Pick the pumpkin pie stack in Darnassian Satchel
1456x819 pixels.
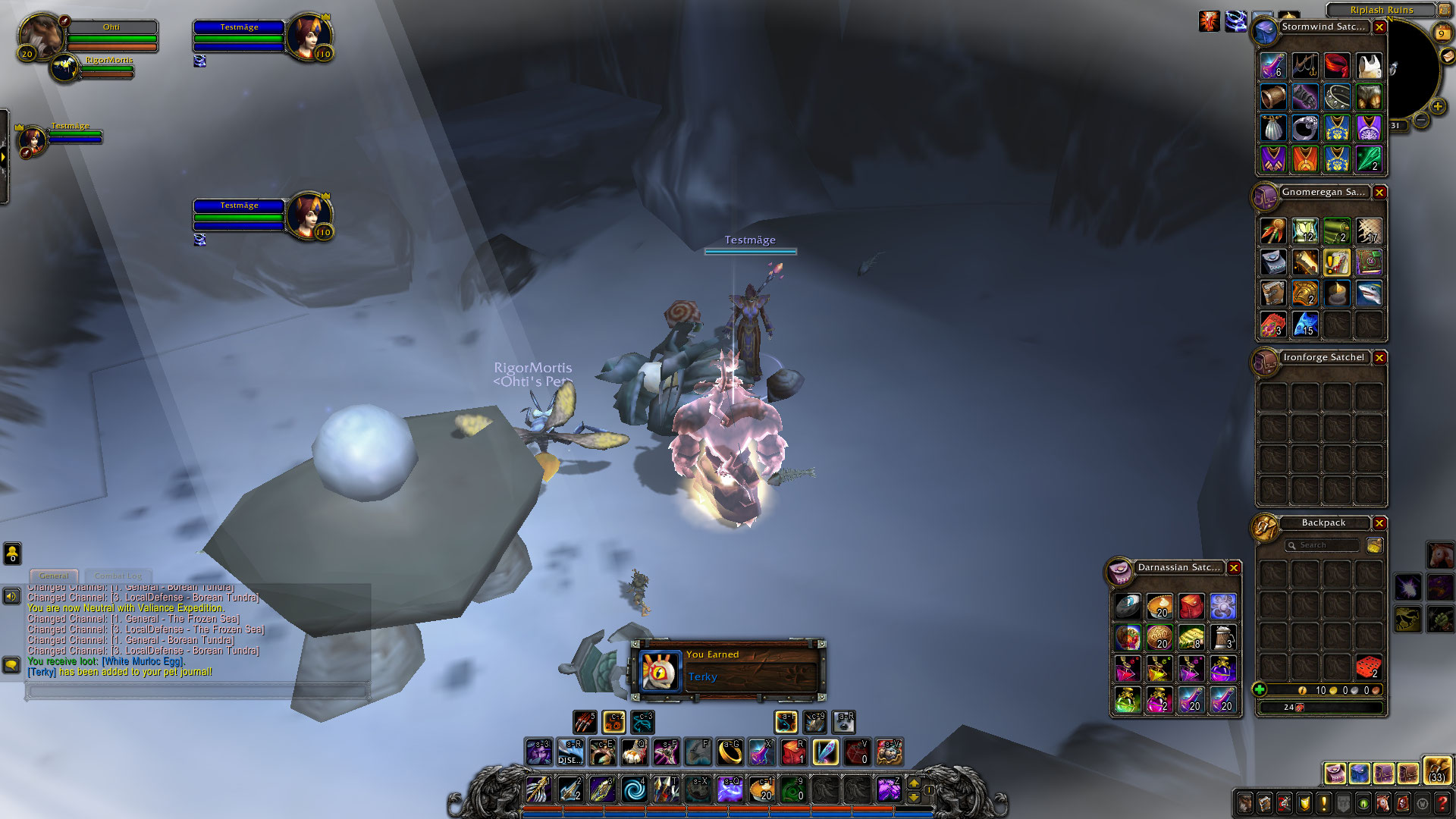1159,606
